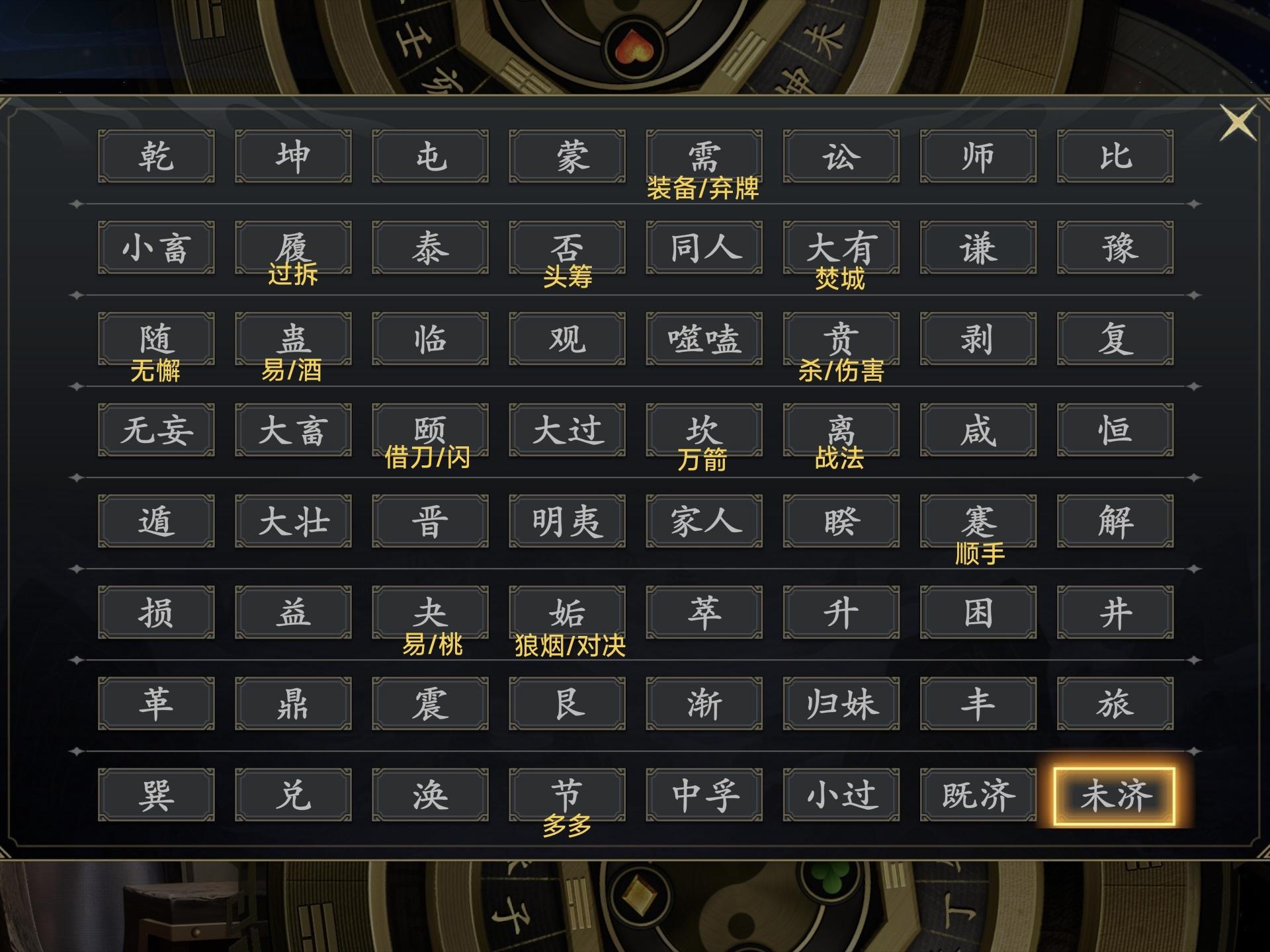The width and height of the screenshot is (1270, 952).
Task: Select the 蛊 tile marked 易/酒
Action: [292, 339]
